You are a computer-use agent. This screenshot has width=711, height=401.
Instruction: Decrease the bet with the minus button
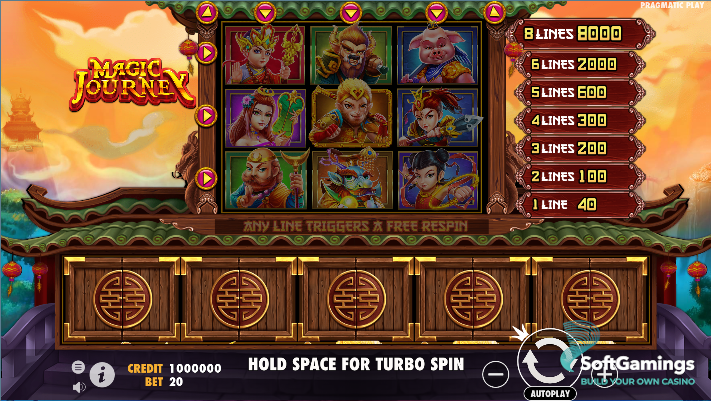[495, 373]
